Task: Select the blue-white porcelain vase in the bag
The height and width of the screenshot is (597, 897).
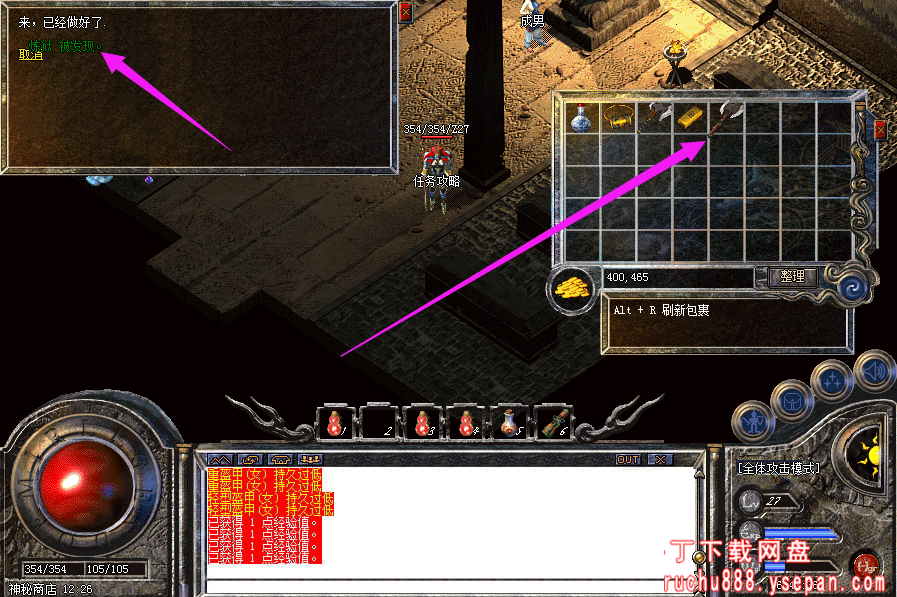Action: point(581,118)
